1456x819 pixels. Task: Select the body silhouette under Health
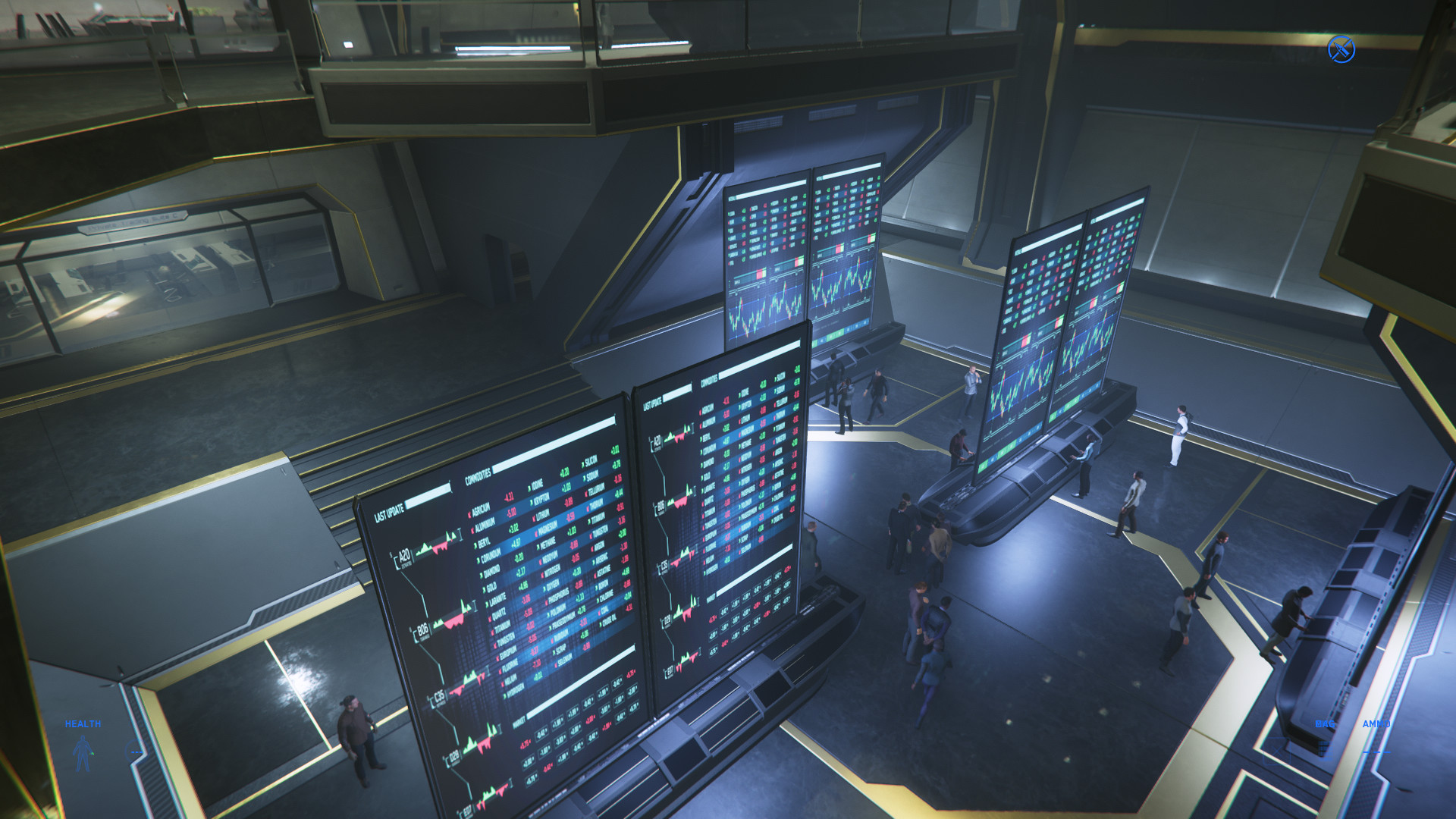click(83, 753)
